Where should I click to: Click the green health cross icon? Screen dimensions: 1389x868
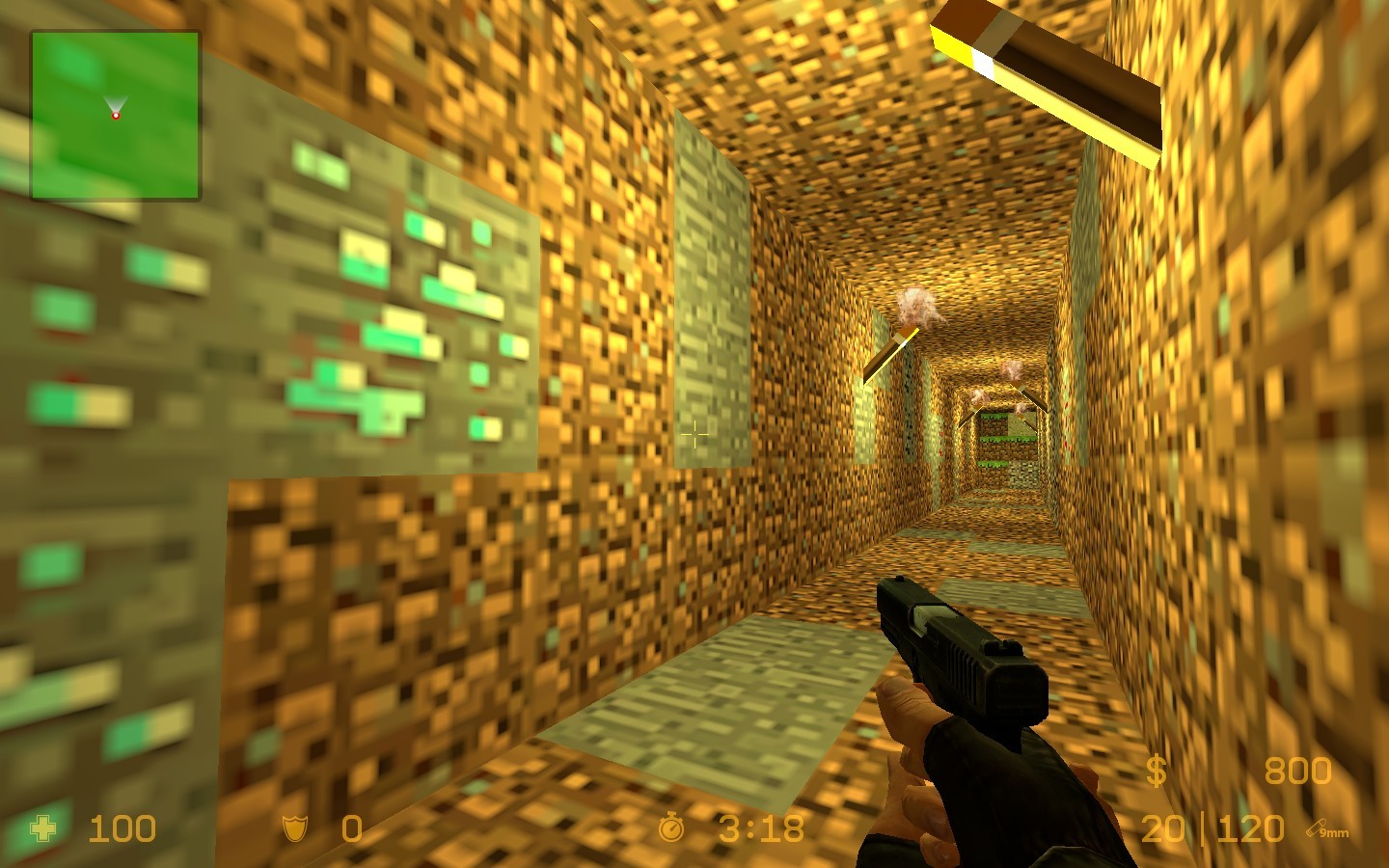(x=42, y=829)
